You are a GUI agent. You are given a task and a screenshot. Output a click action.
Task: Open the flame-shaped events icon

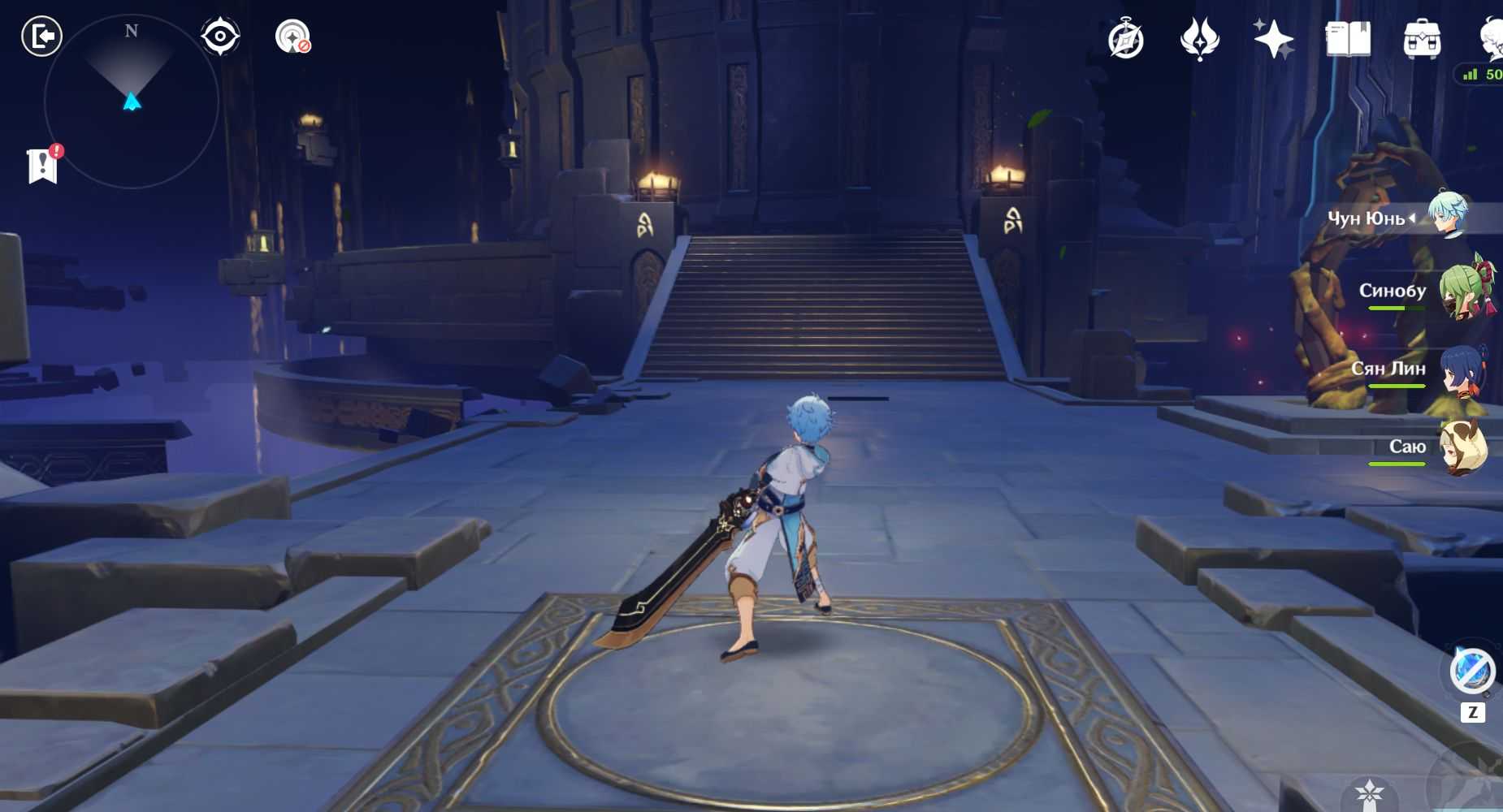point(1199,39)
